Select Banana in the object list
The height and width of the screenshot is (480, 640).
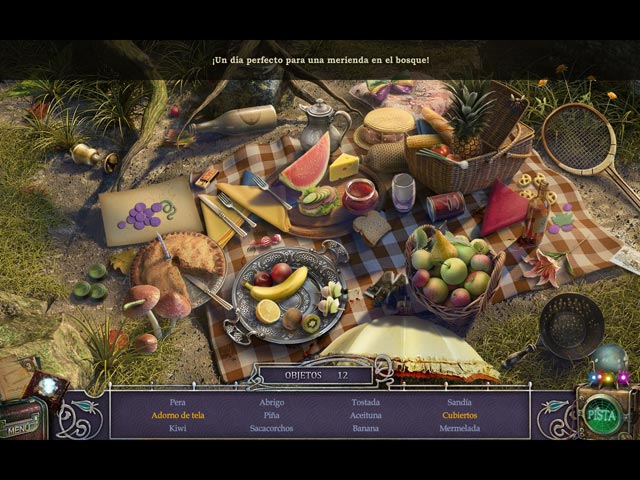pyautogui.click(x=365, y=428)
